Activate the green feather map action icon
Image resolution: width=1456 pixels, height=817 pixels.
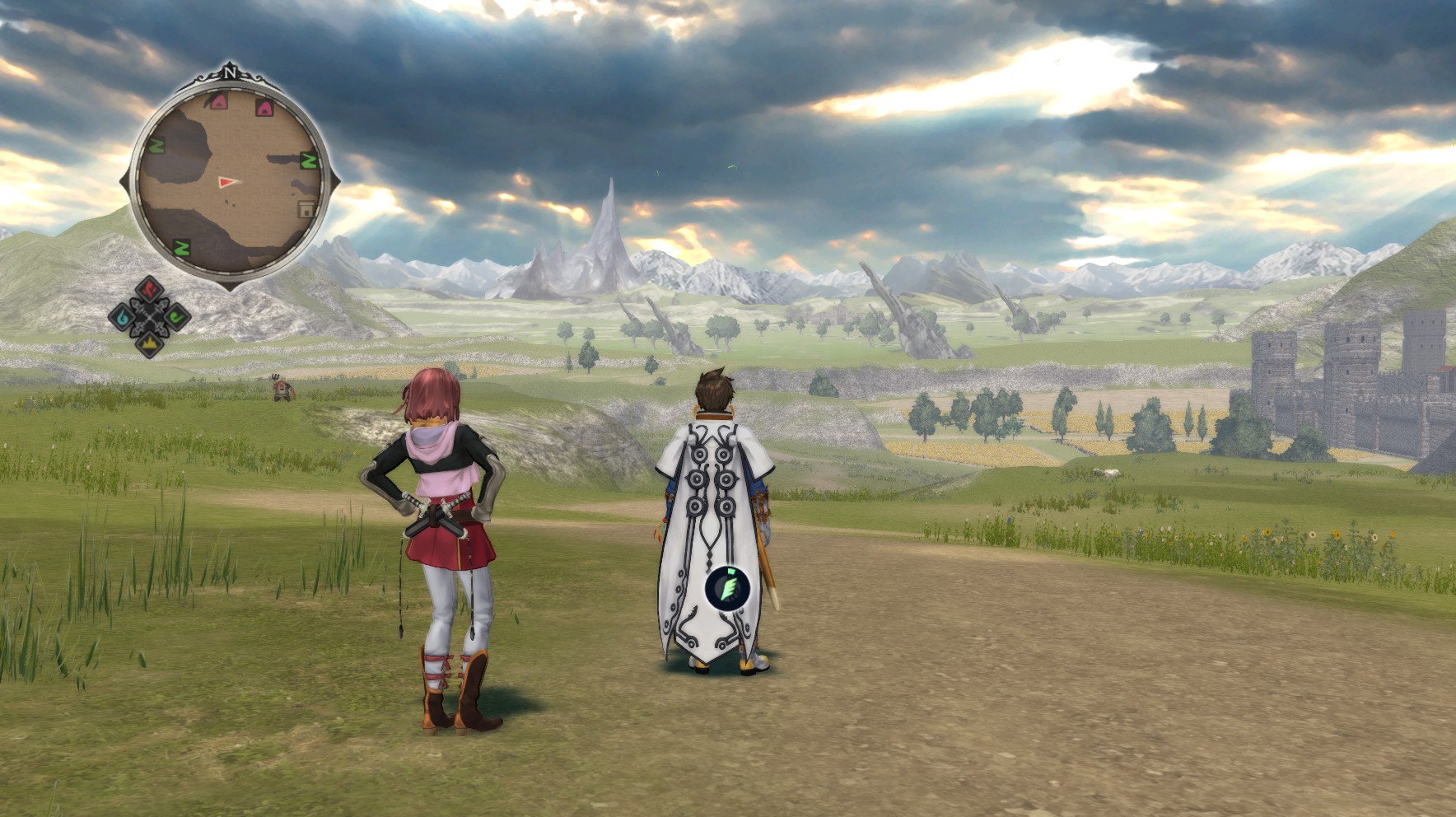(x=728, y=587)
